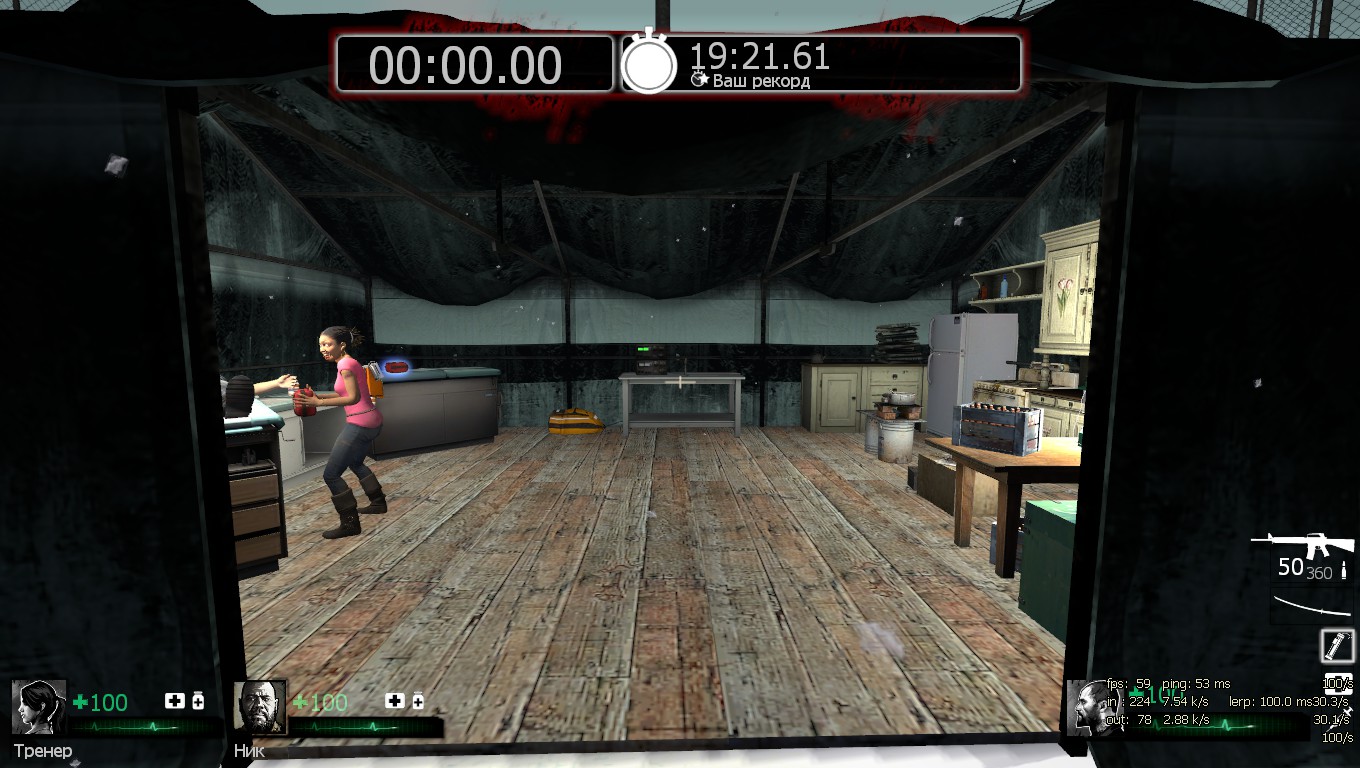Click the stopwatch icon beside the record time

[649, 62]
